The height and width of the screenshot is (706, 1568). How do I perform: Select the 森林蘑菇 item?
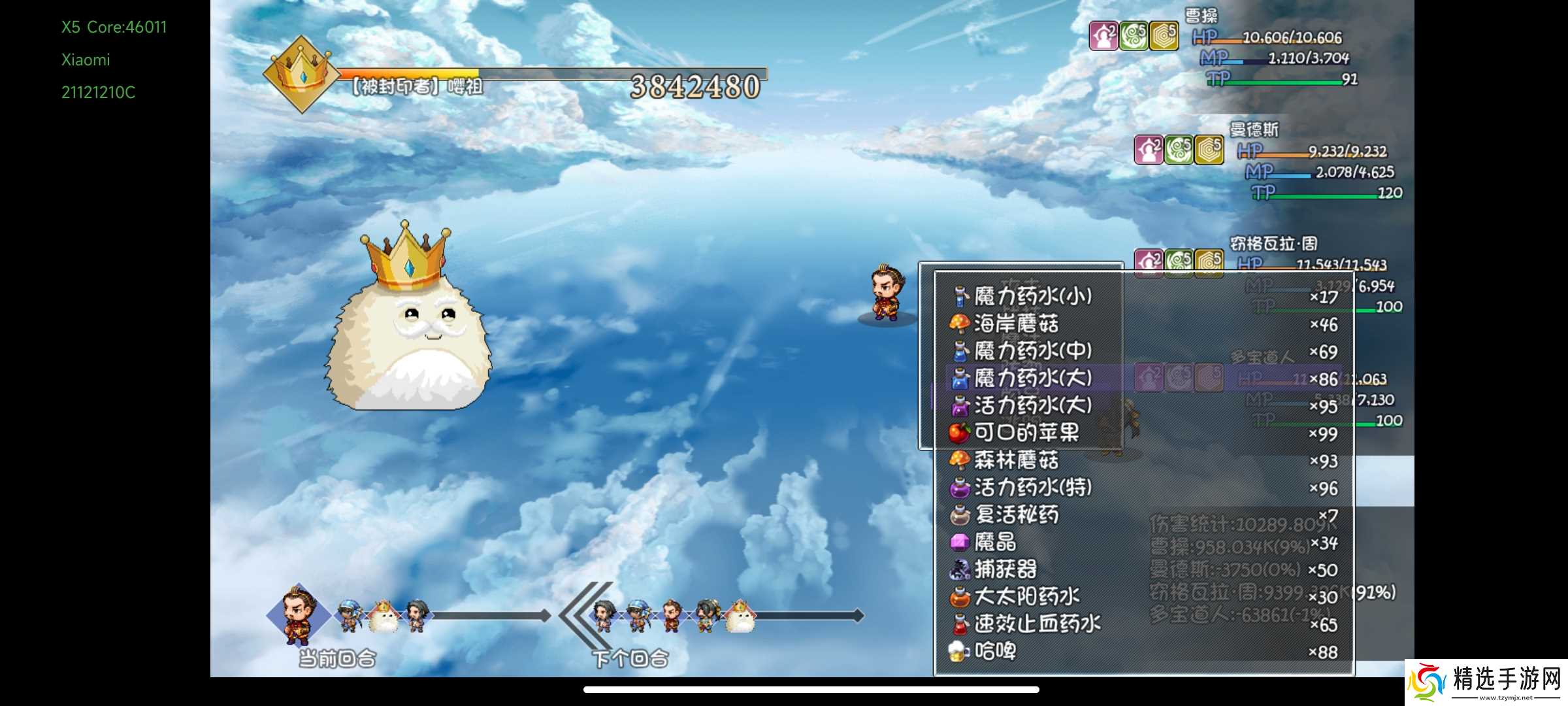(1016, 460)
